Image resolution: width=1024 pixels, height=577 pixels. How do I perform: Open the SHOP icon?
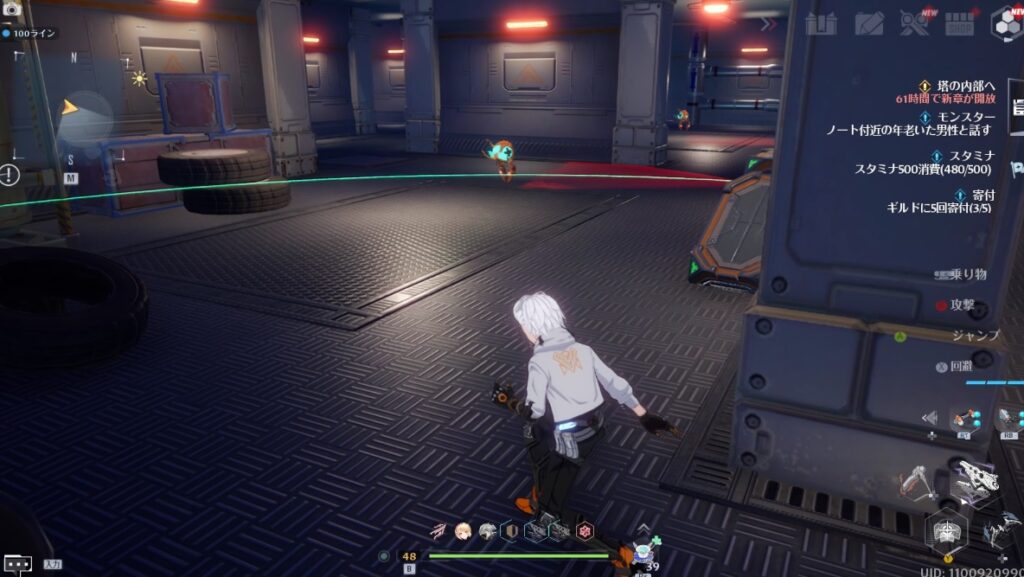coord(959,23)
